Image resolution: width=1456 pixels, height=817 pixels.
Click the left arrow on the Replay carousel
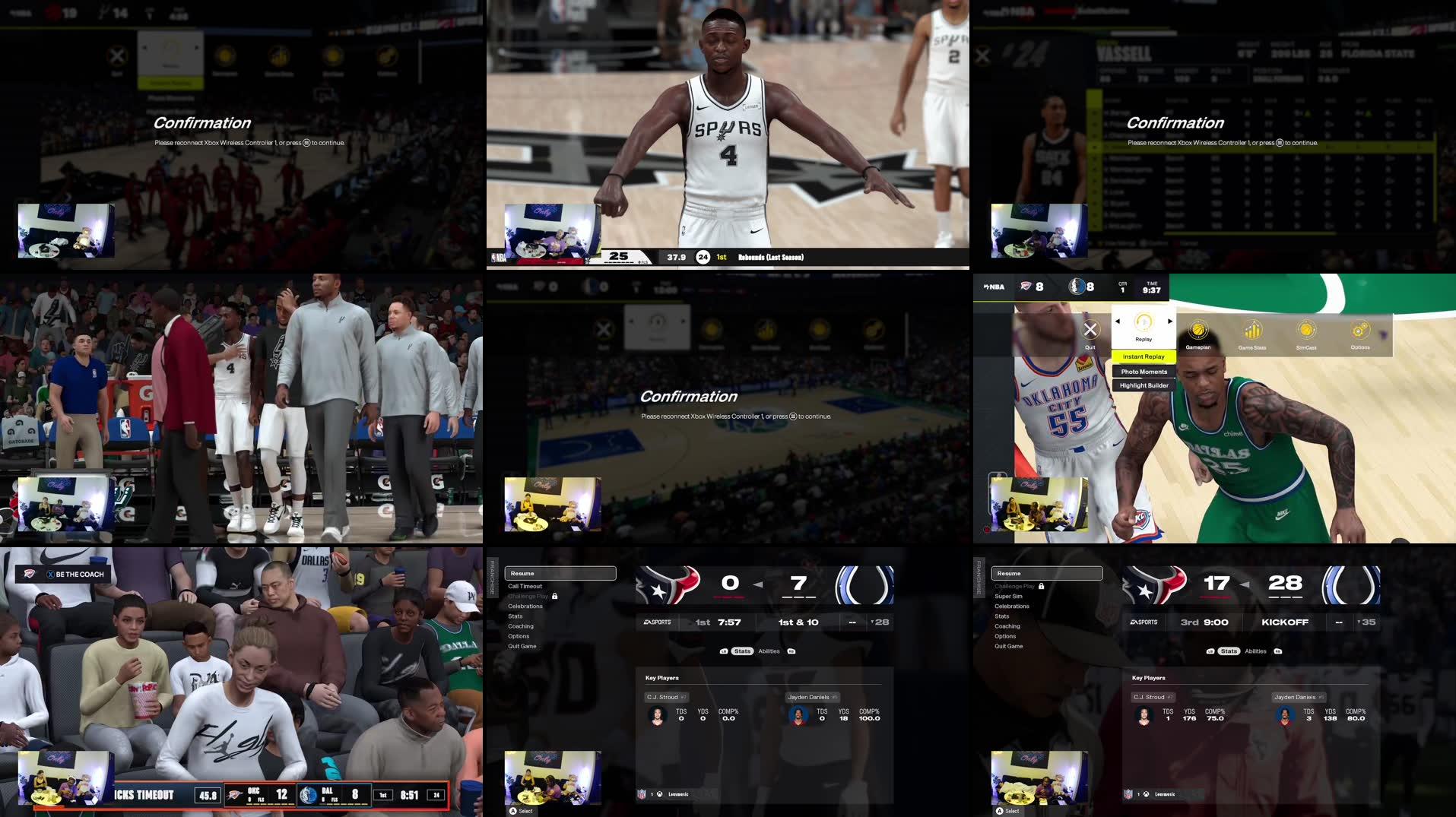tap(1116, 322)
